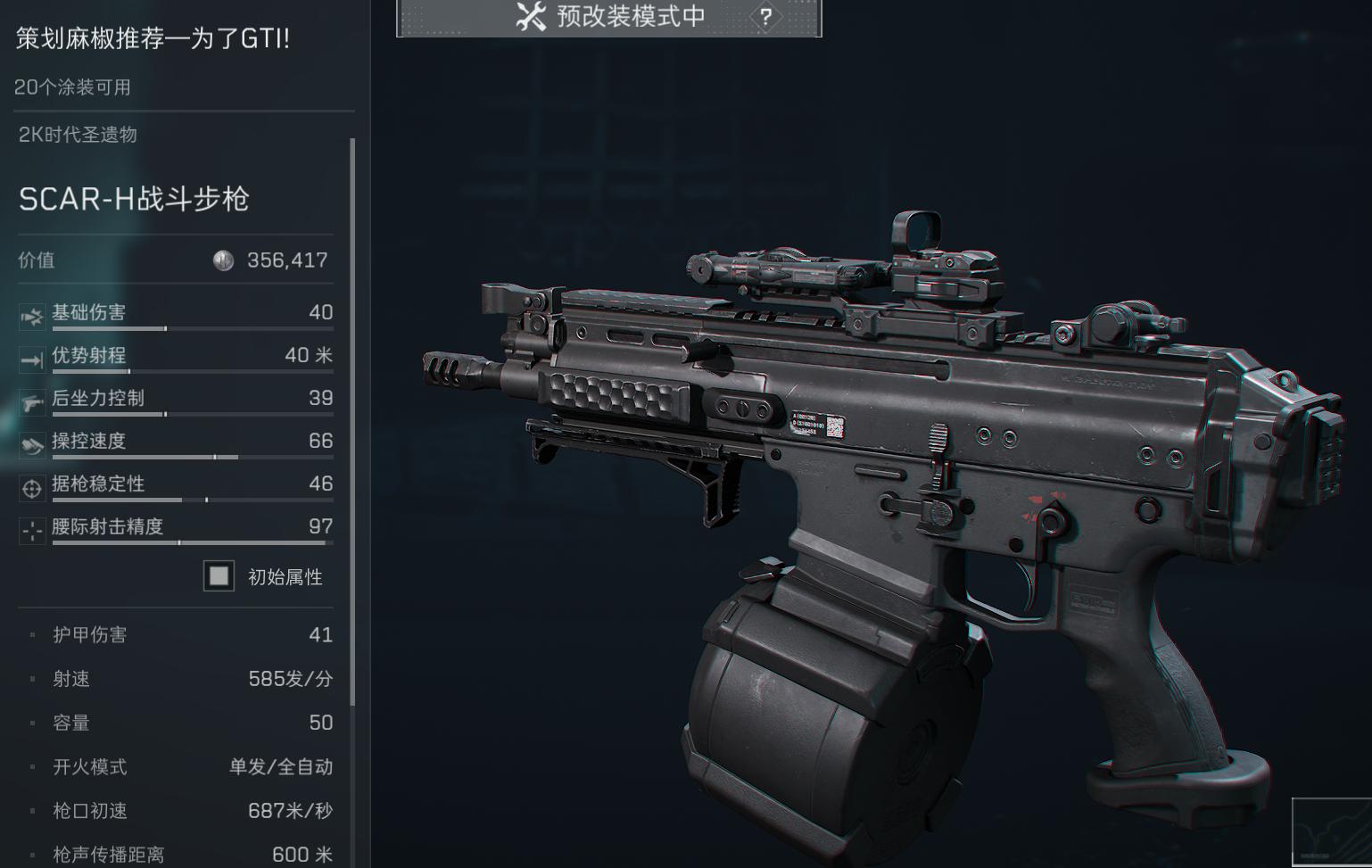Click the 优势射程 arrow icon
Image resolution: width=1372 pixels, height=868 pixels.
tap(31, 358)
